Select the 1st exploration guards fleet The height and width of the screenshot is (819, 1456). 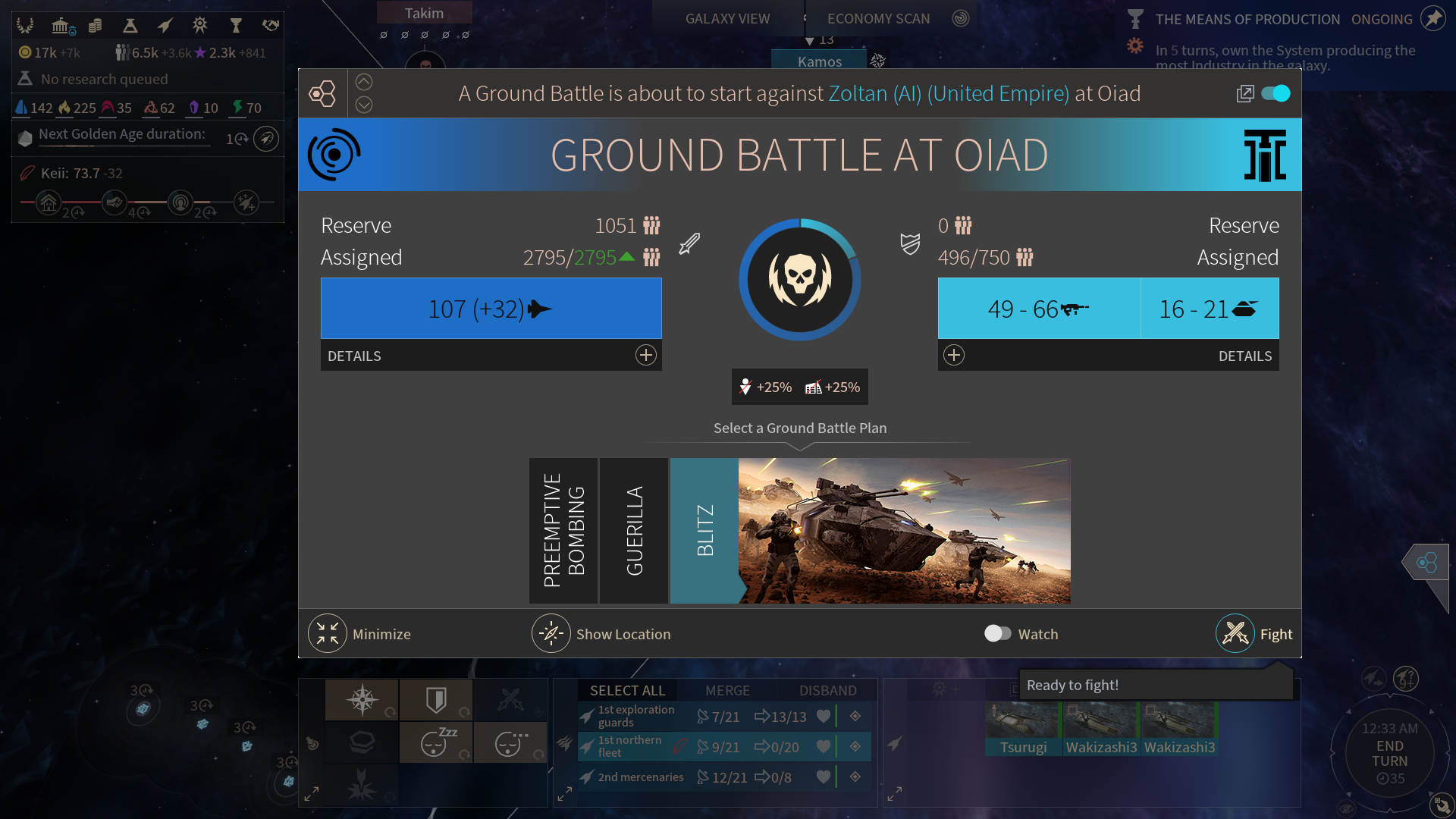coord(637,716)
